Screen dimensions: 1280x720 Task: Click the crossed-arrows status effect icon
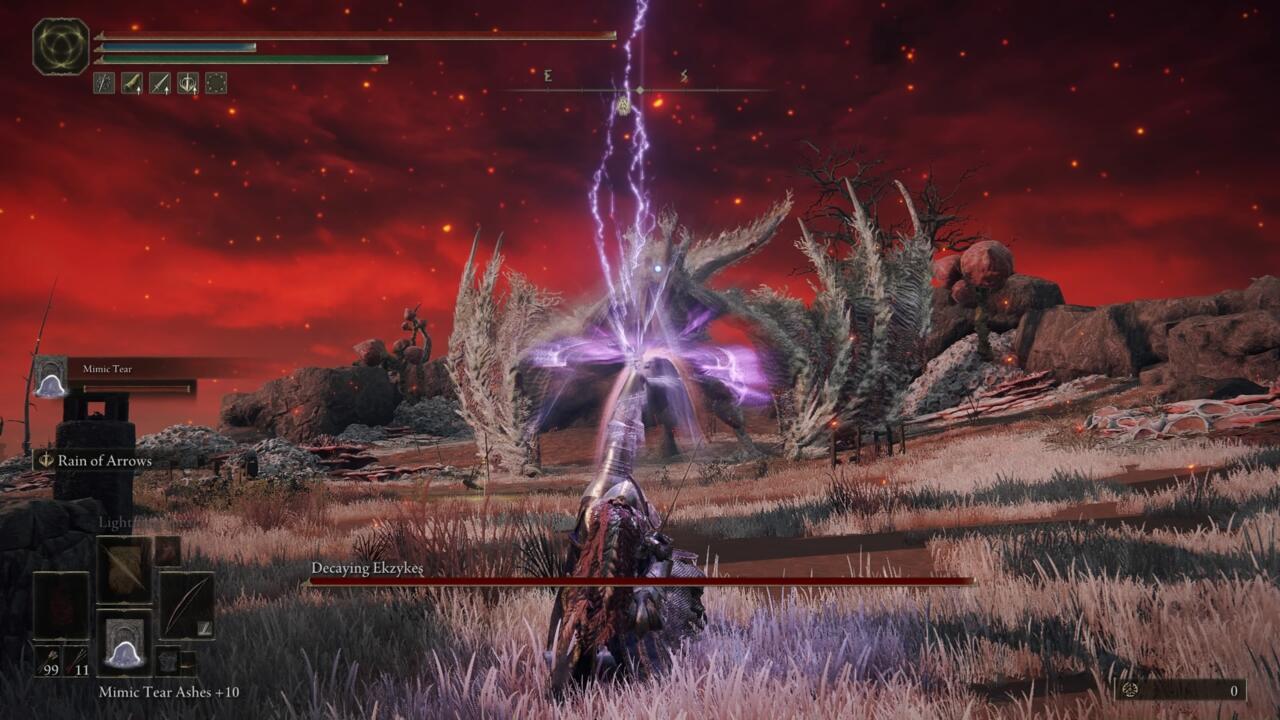click(103, 82)
